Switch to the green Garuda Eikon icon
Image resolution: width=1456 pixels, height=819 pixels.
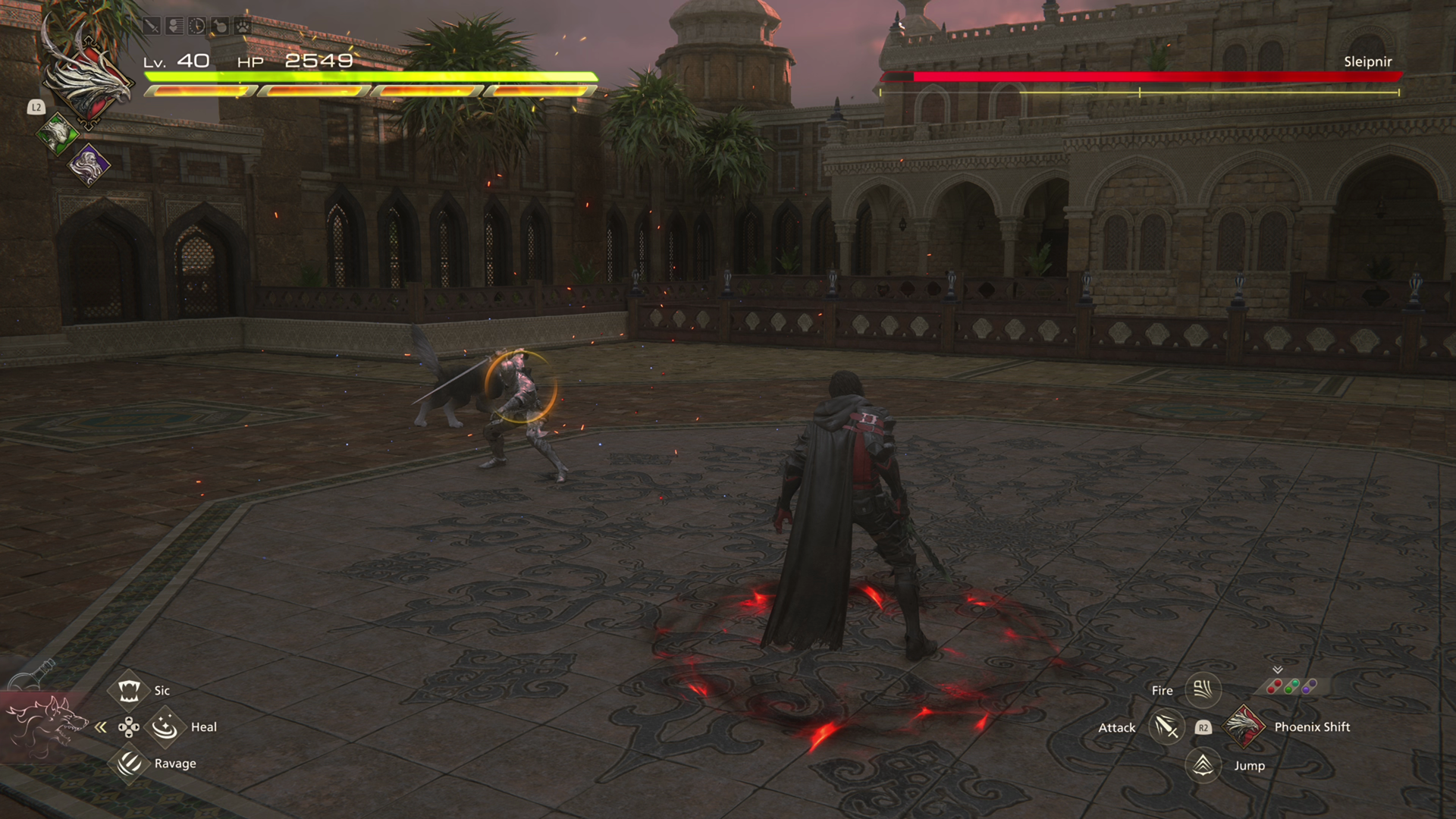58,135
